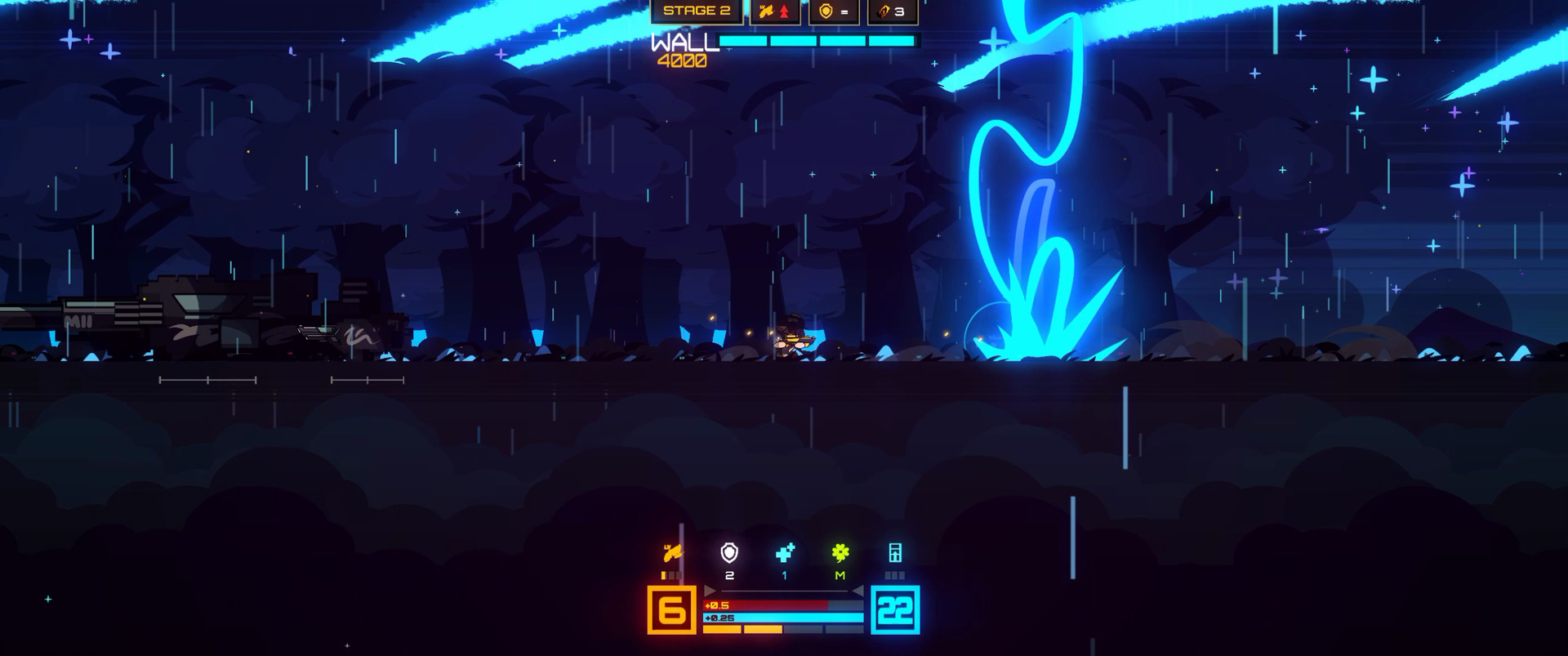Click the top gold shield status panel

coord(834,11)
